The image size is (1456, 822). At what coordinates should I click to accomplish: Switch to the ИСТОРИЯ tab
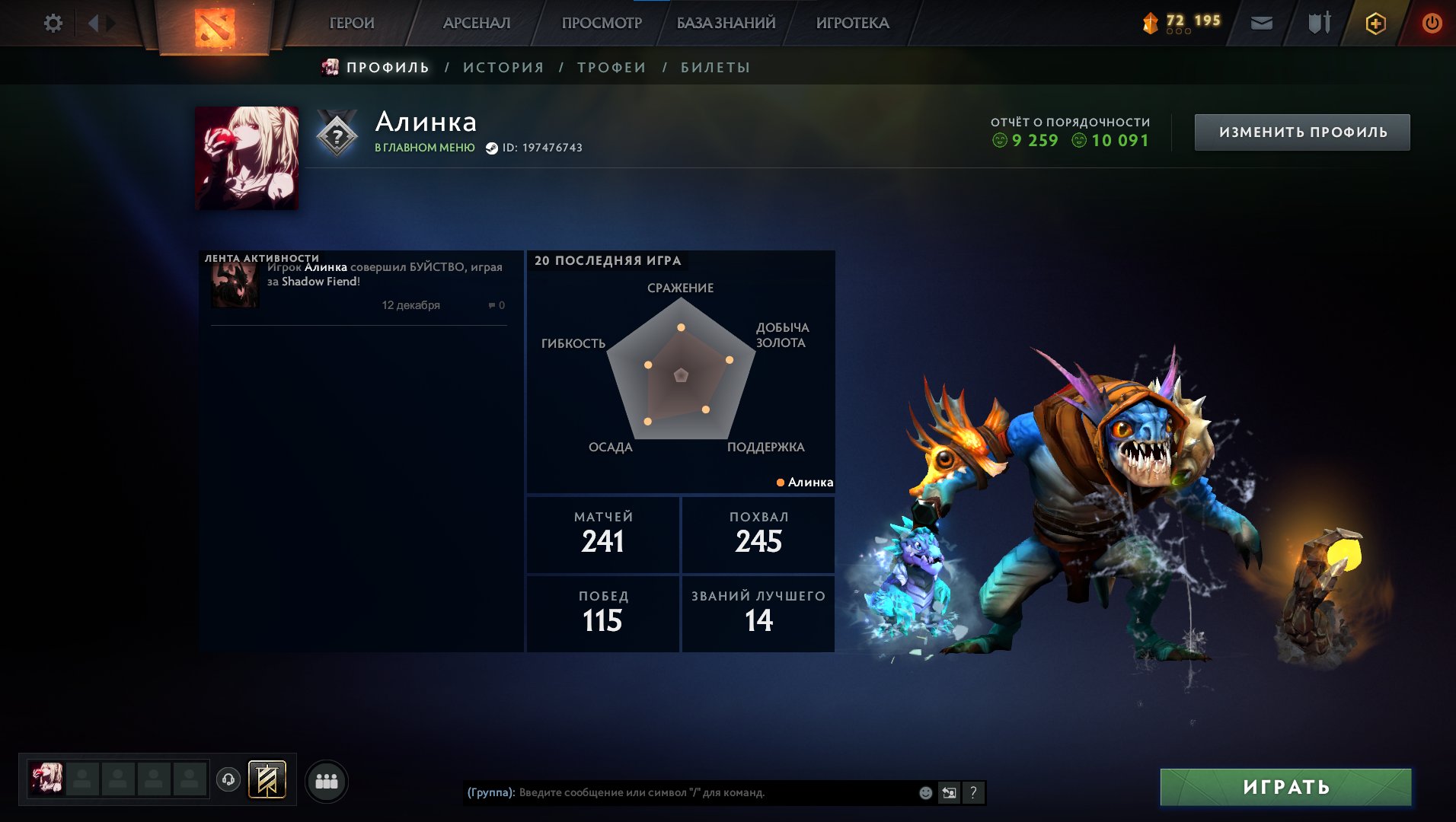tap(503, 67)
